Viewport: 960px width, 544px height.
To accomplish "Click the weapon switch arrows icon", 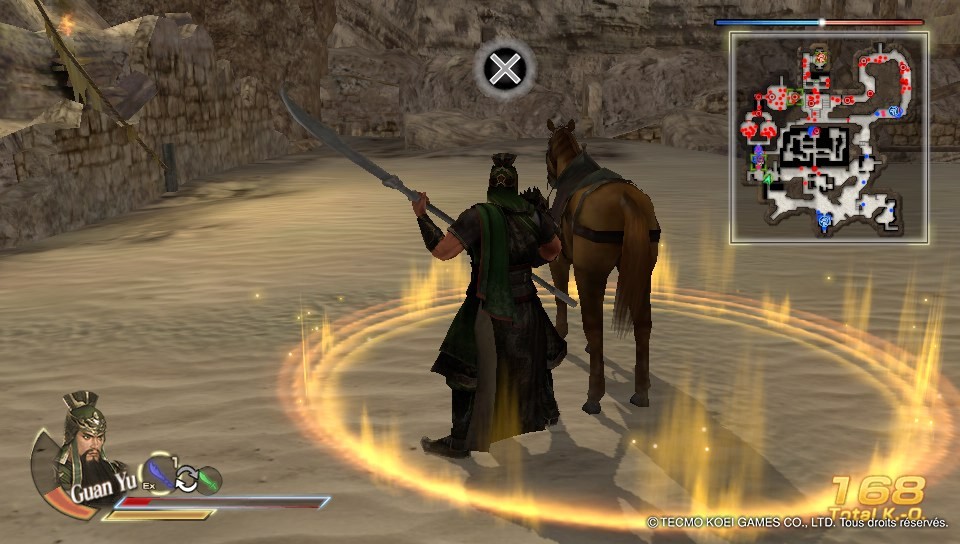I will 186,481.
